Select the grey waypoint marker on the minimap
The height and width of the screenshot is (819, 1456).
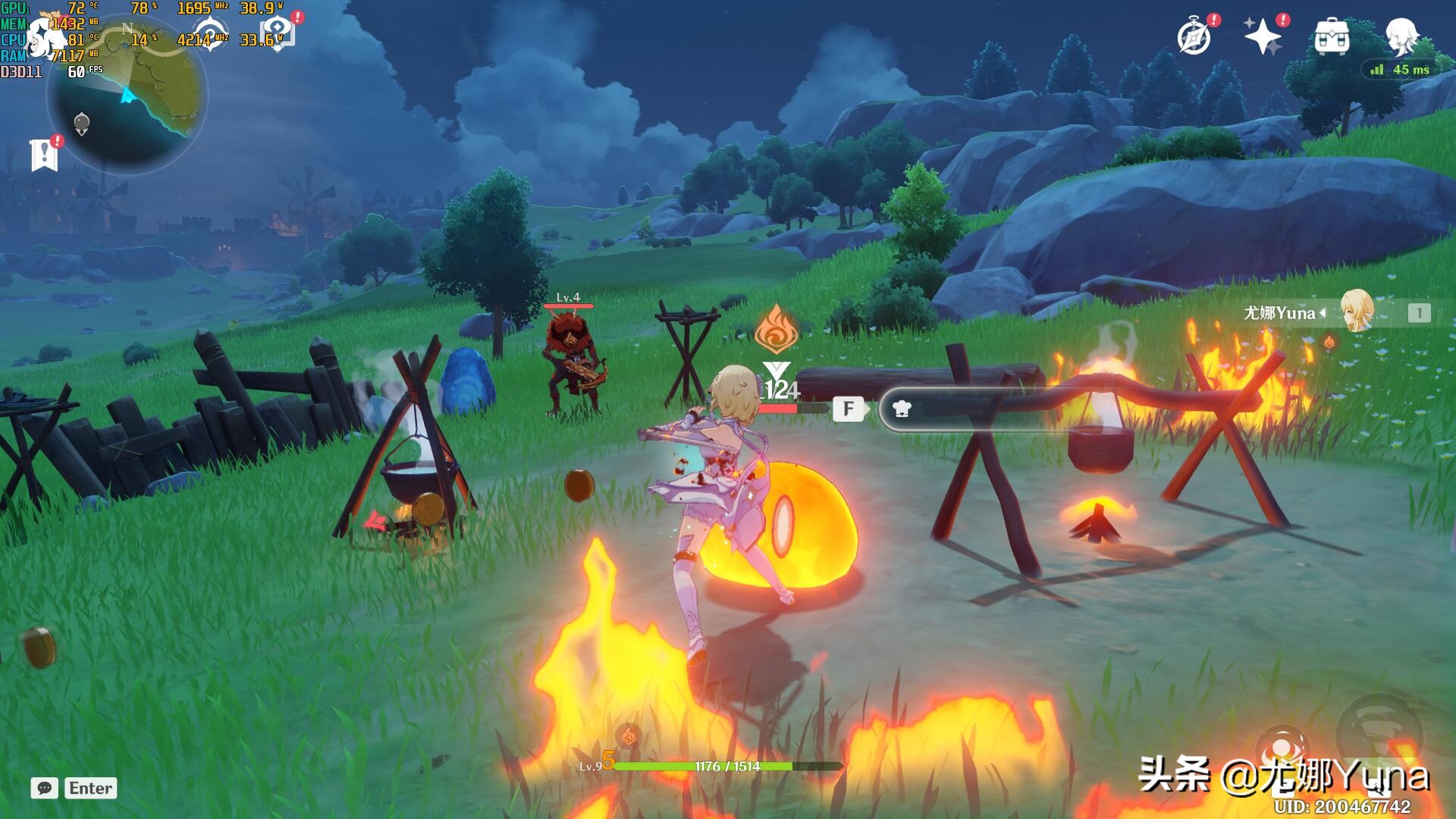pyautogui.click(x=82, y=123)
